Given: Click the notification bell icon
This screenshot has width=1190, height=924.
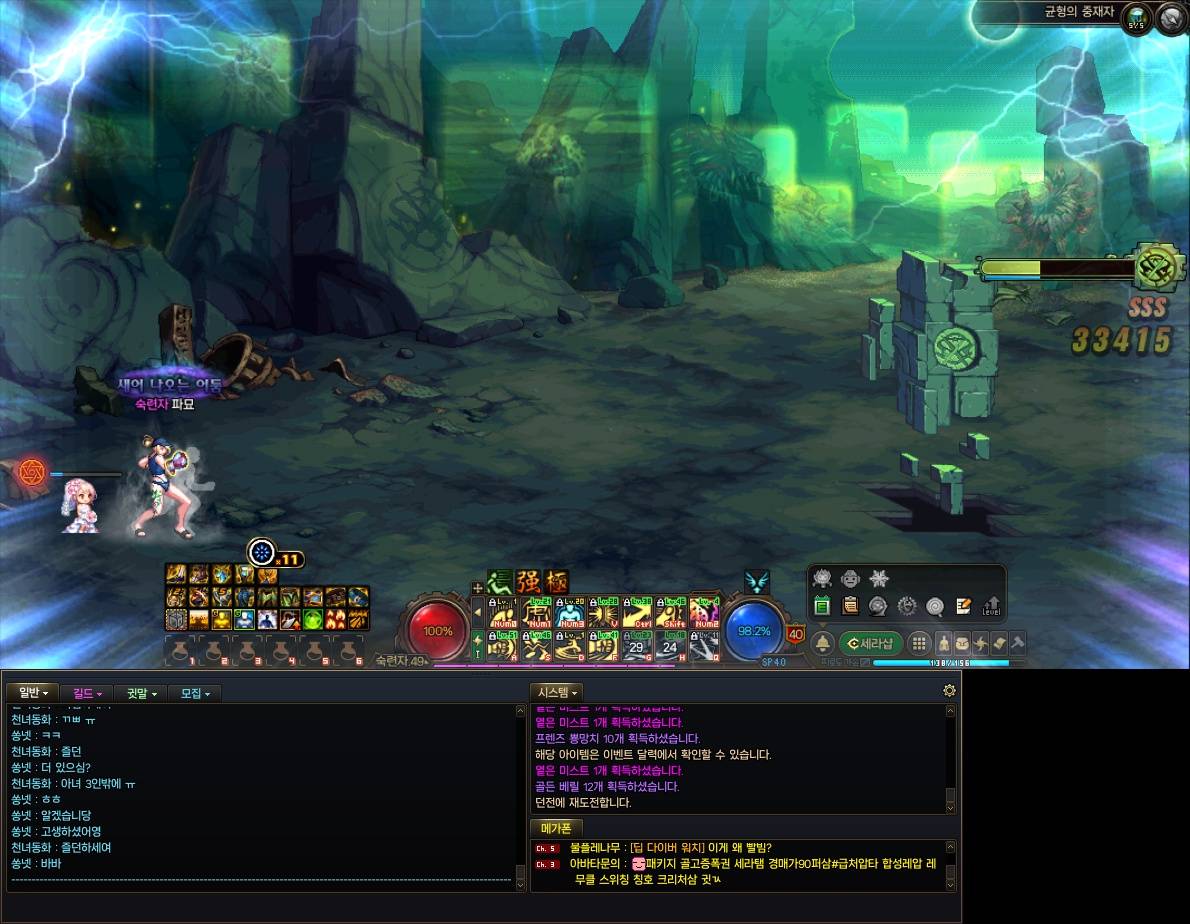Looking at the screenshot, I should [x=822, y=642].
